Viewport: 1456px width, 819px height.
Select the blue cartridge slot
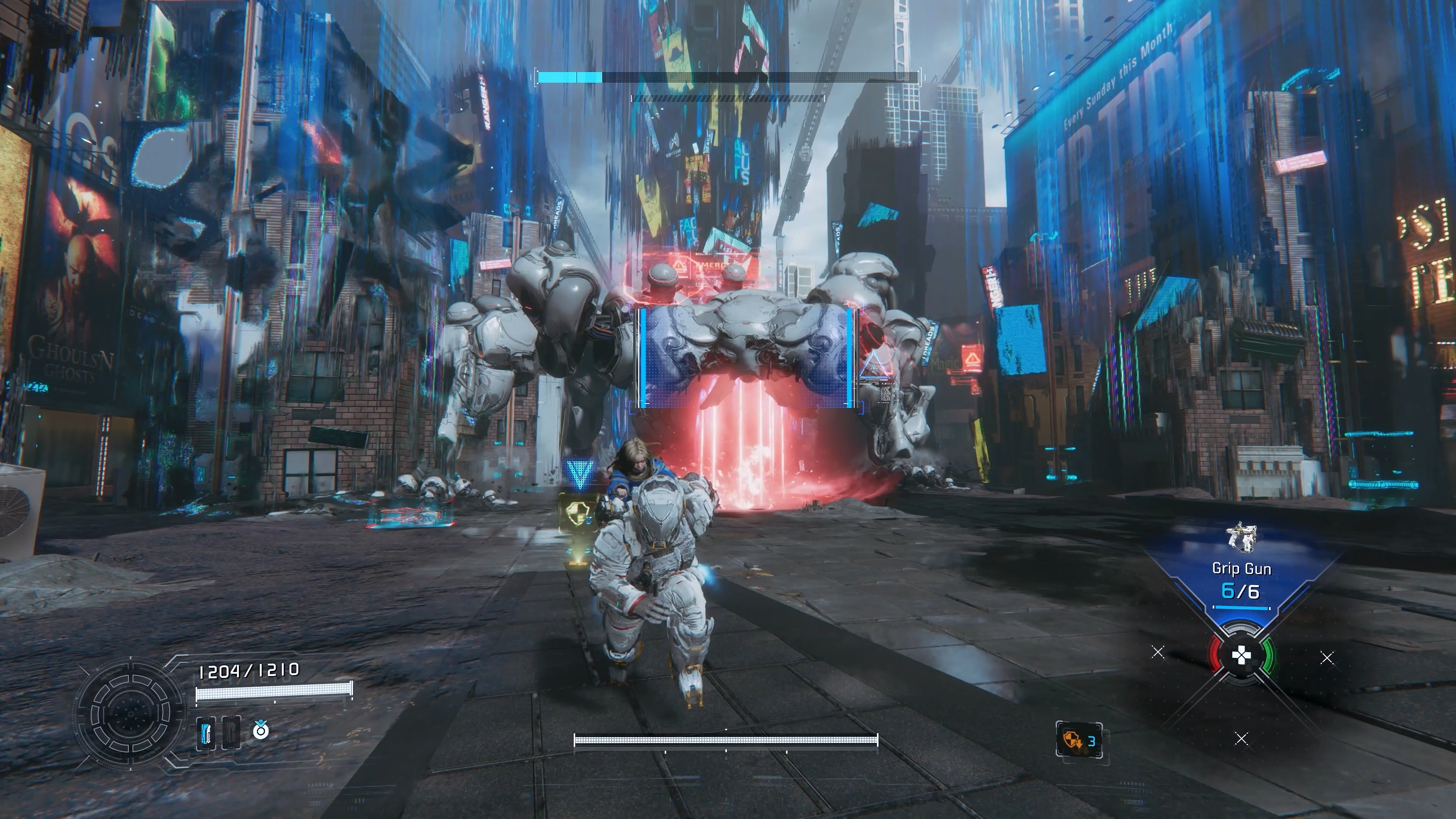[206, 733]
